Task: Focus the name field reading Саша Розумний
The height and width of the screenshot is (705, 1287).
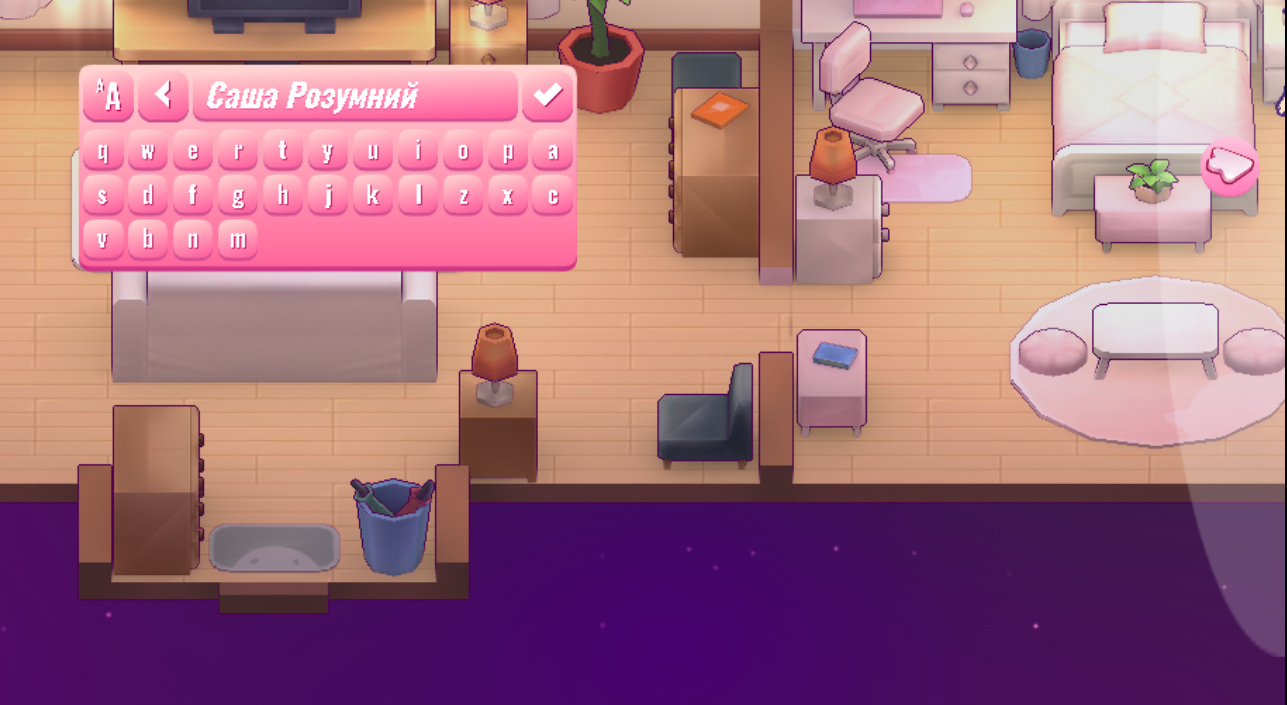Action: [x=355, y=96]
